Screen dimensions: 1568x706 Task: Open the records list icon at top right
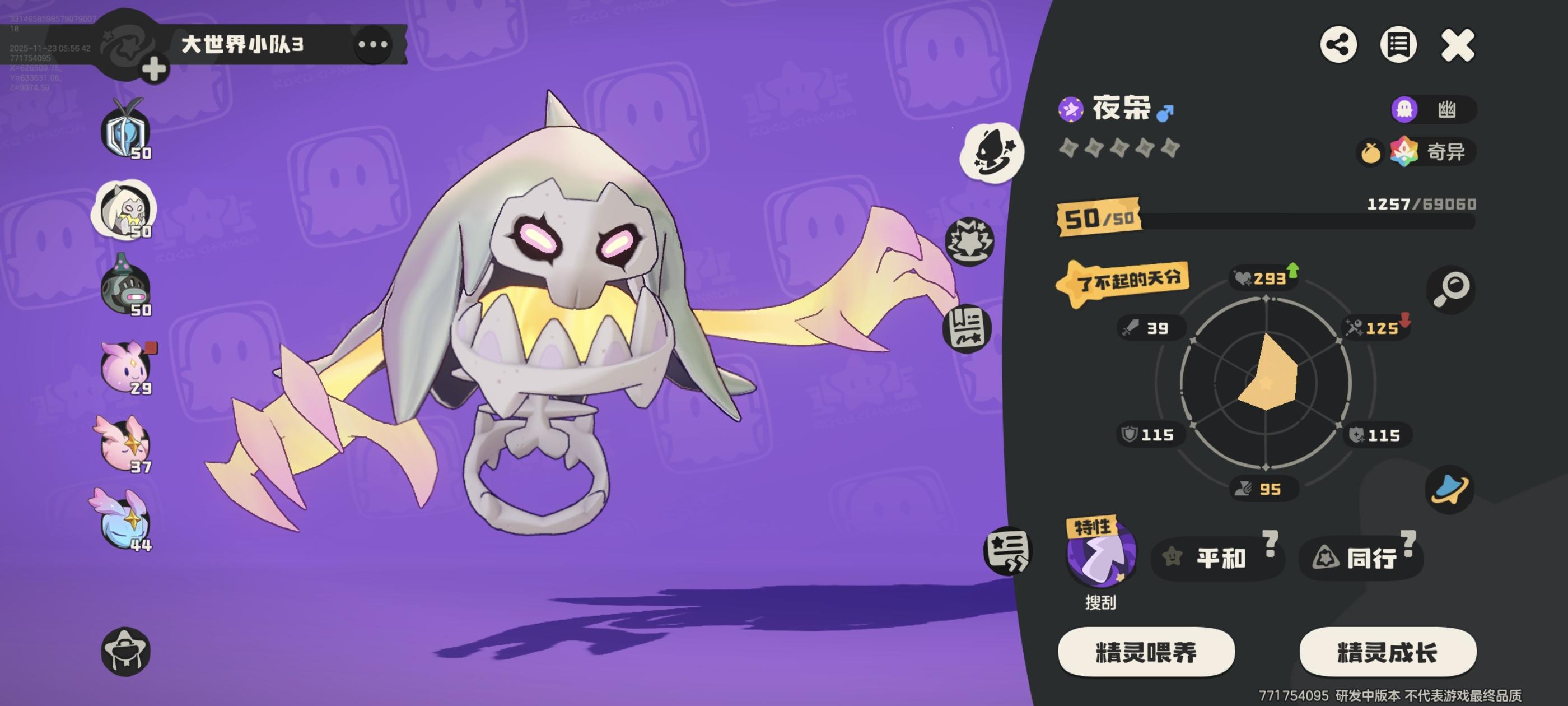[x=1400, y=44]
